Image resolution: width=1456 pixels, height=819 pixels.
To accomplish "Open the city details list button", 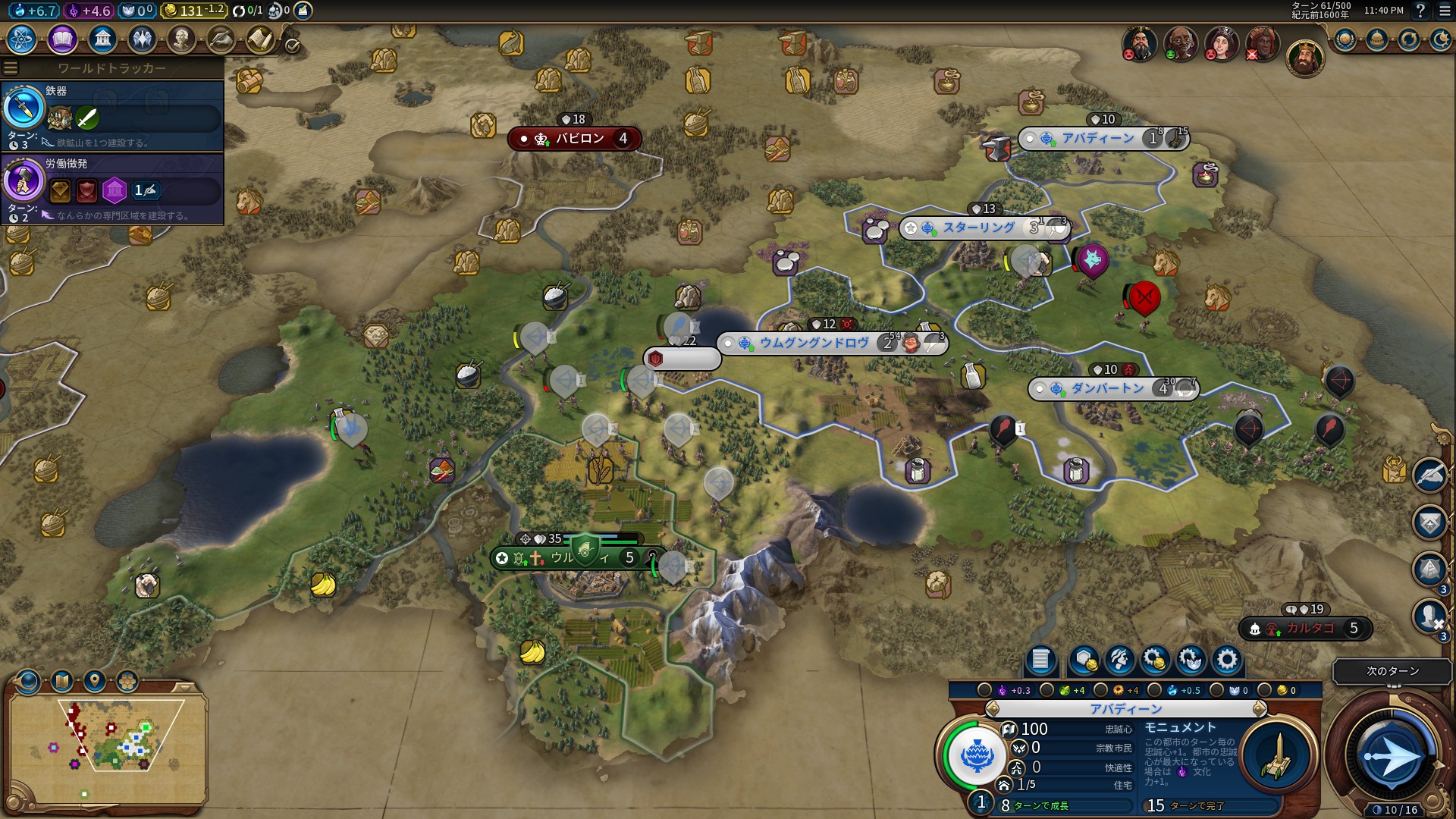I will pyautogui.click(x=1040, y=660).
